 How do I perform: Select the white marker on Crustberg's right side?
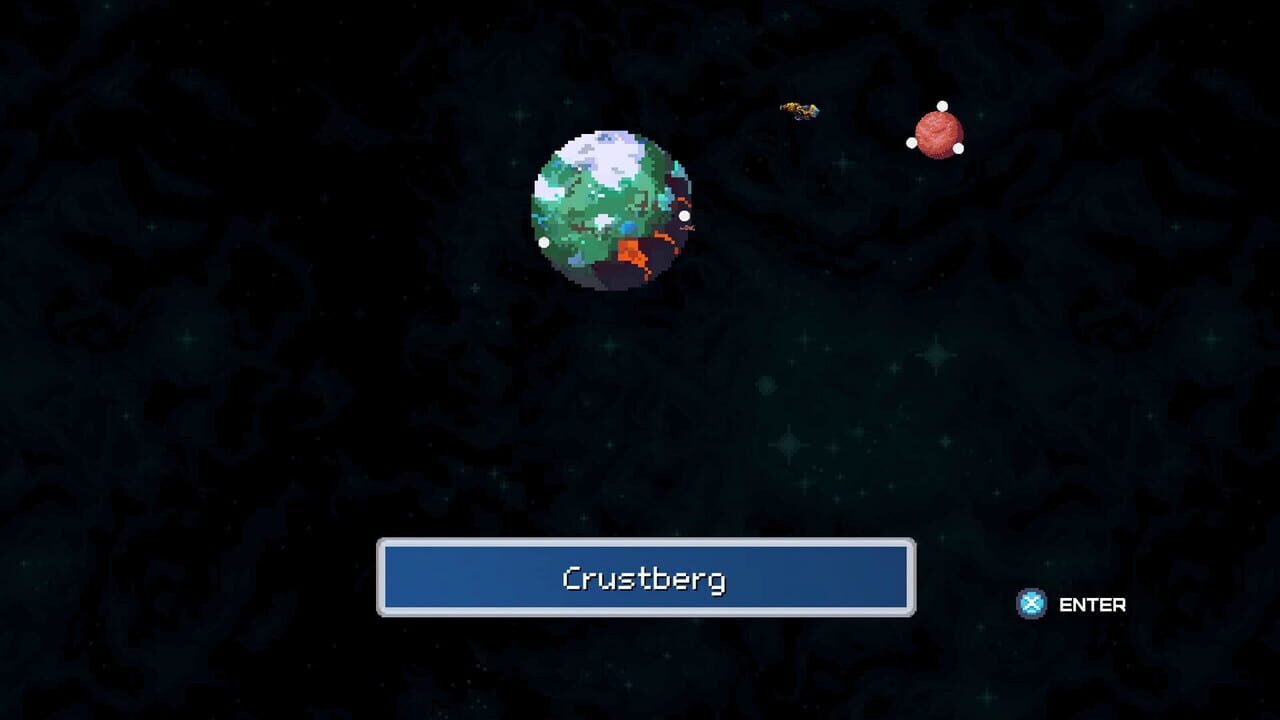[x=684, y=214]
